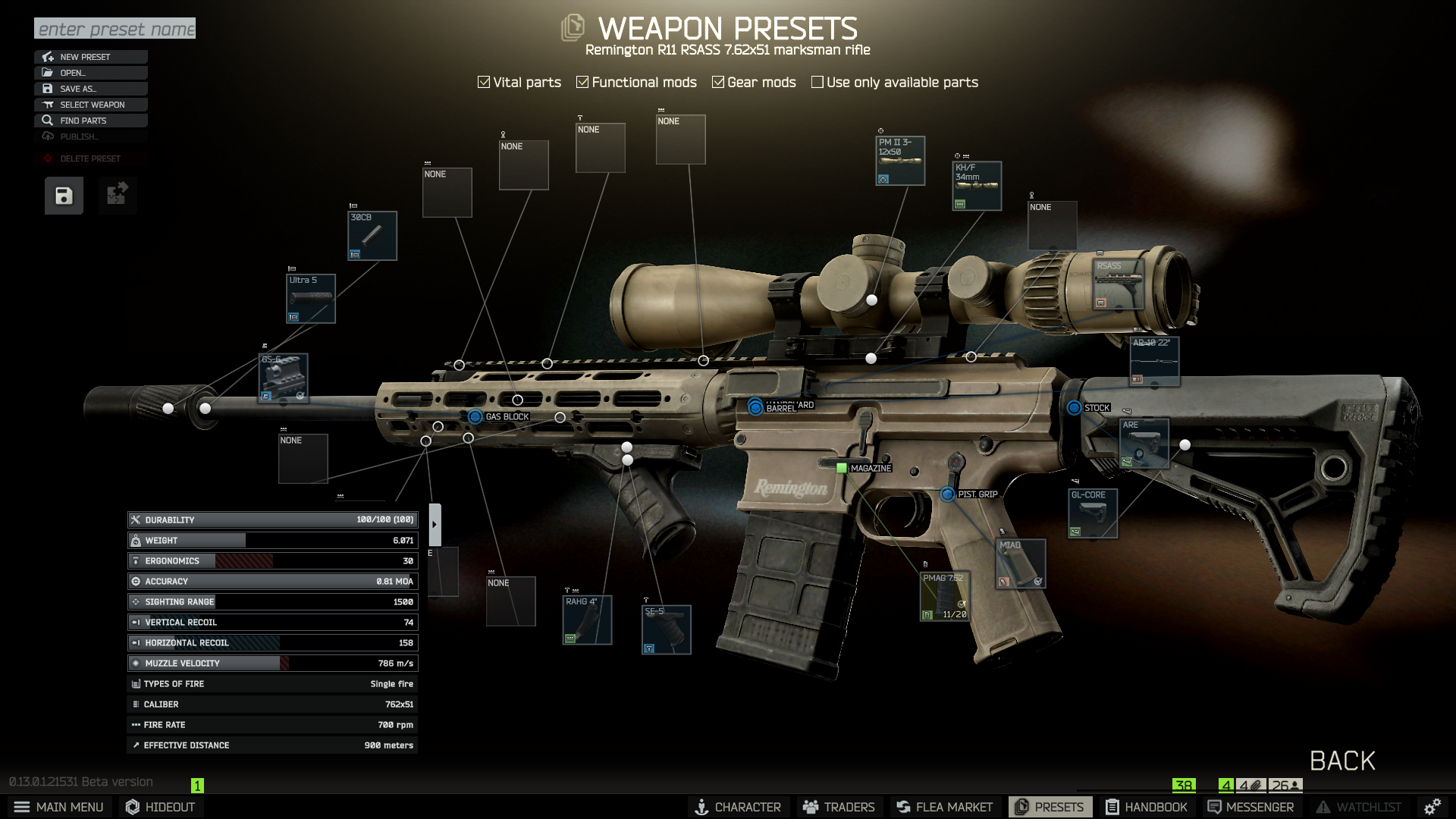Toggle the Gear mods checkbox
This screenshot has height=819, width=1456.
(x=718, y=81)
